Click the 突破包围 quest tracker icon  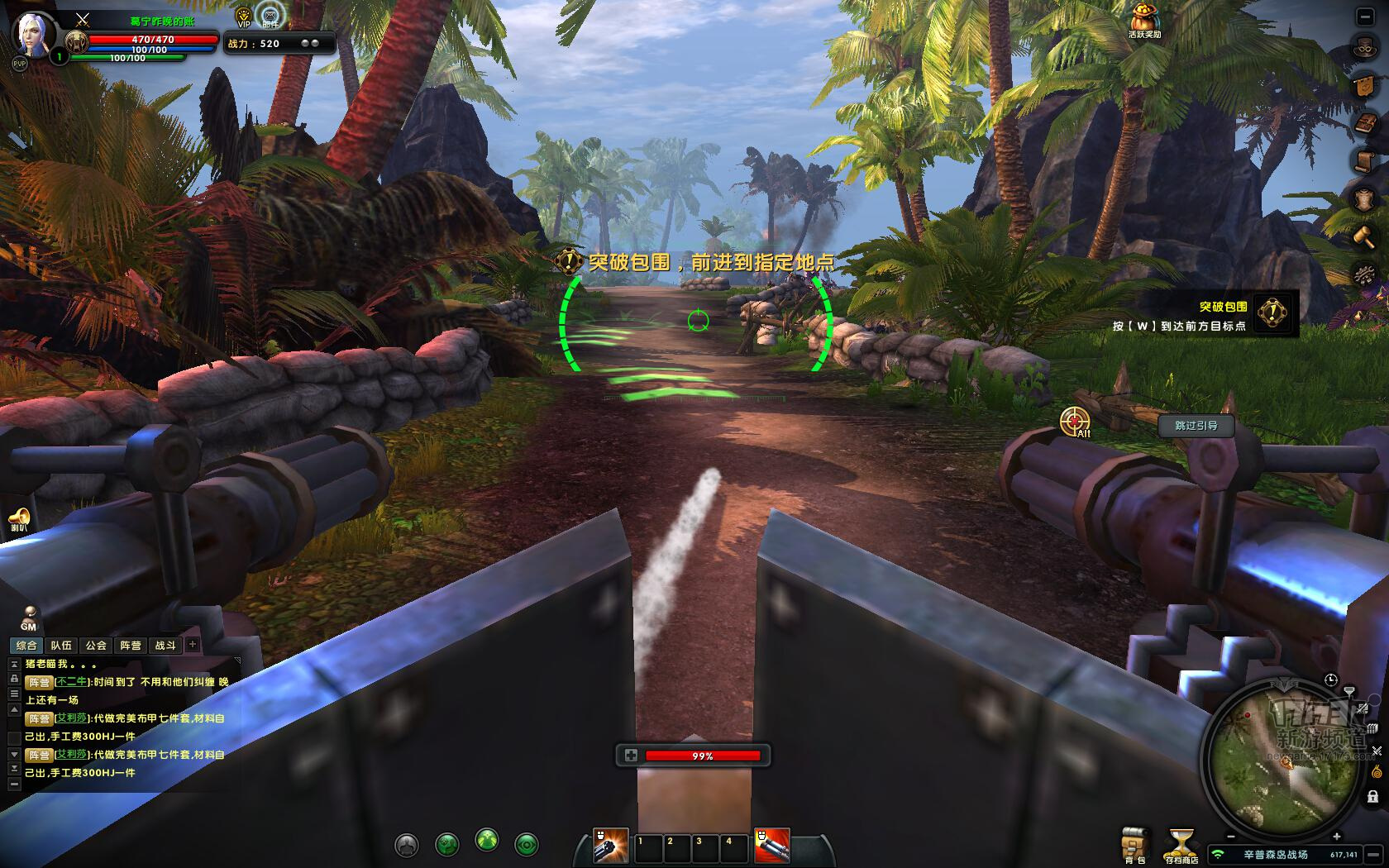point(1272,312)
